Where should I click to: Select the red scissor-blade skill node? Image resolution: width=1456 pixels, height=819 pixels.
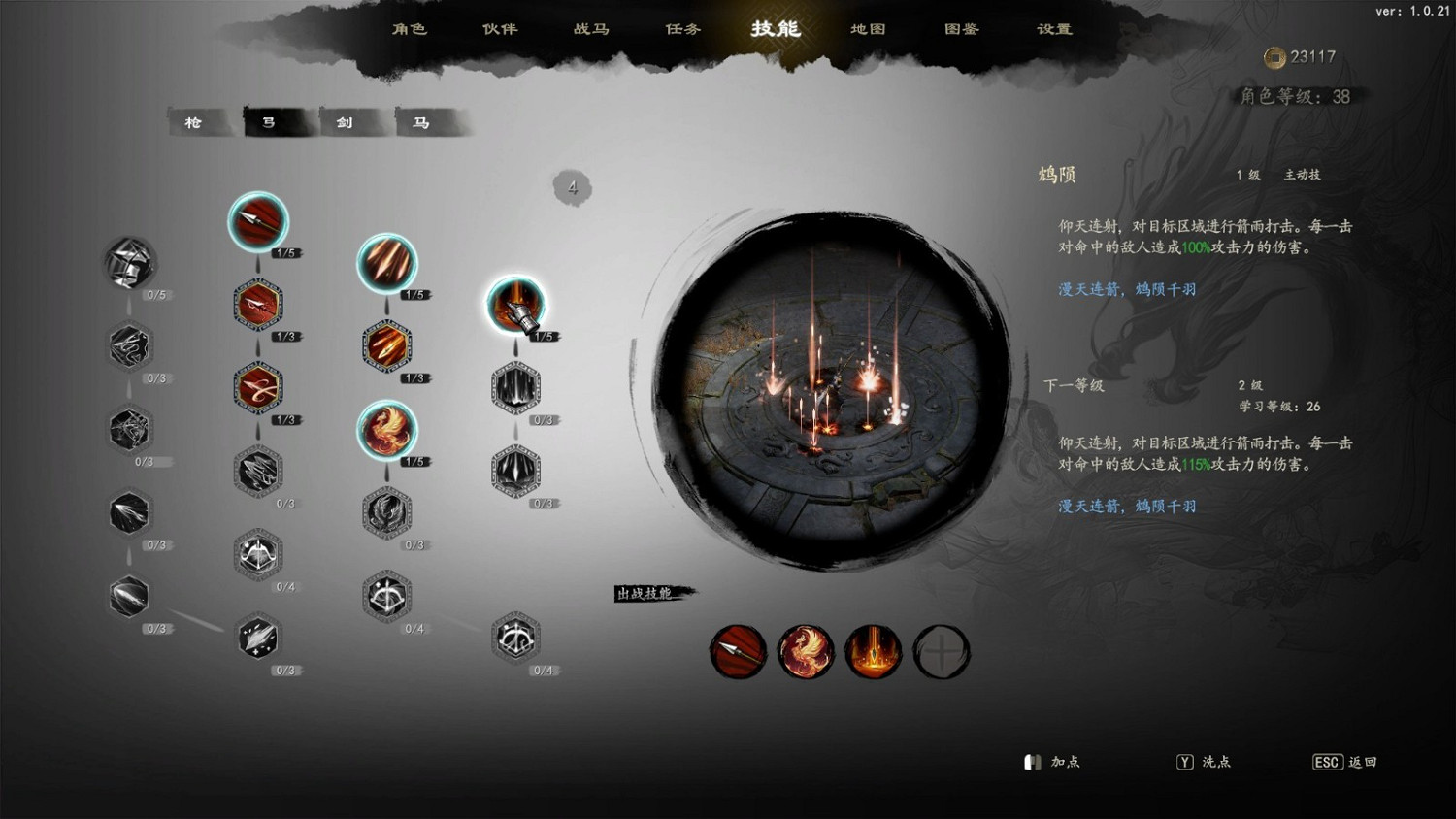tap(258, 387)
